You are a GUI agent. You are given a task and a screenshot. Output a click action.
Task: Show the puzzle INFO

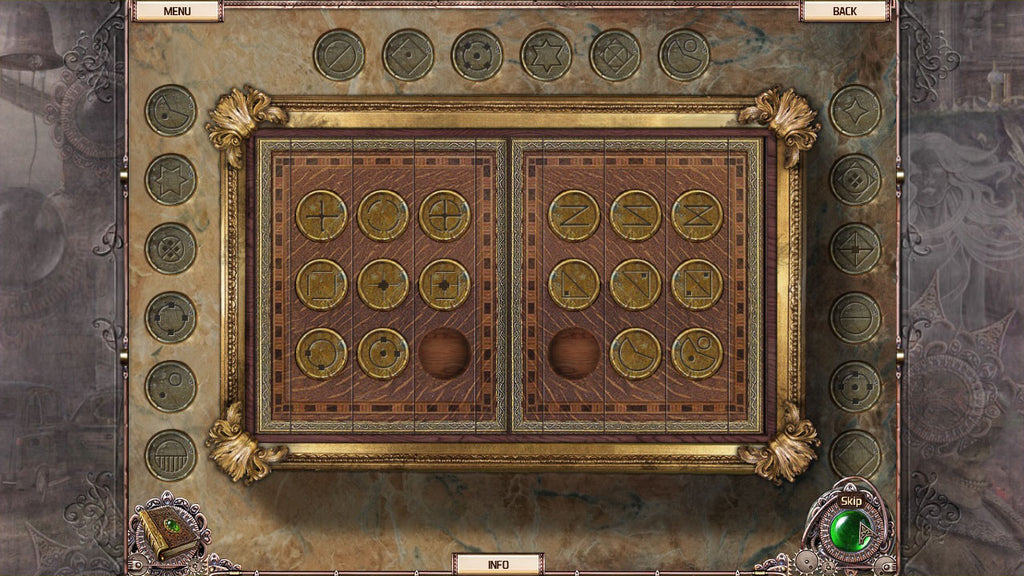pyautogui.click(x=498, y=564)
